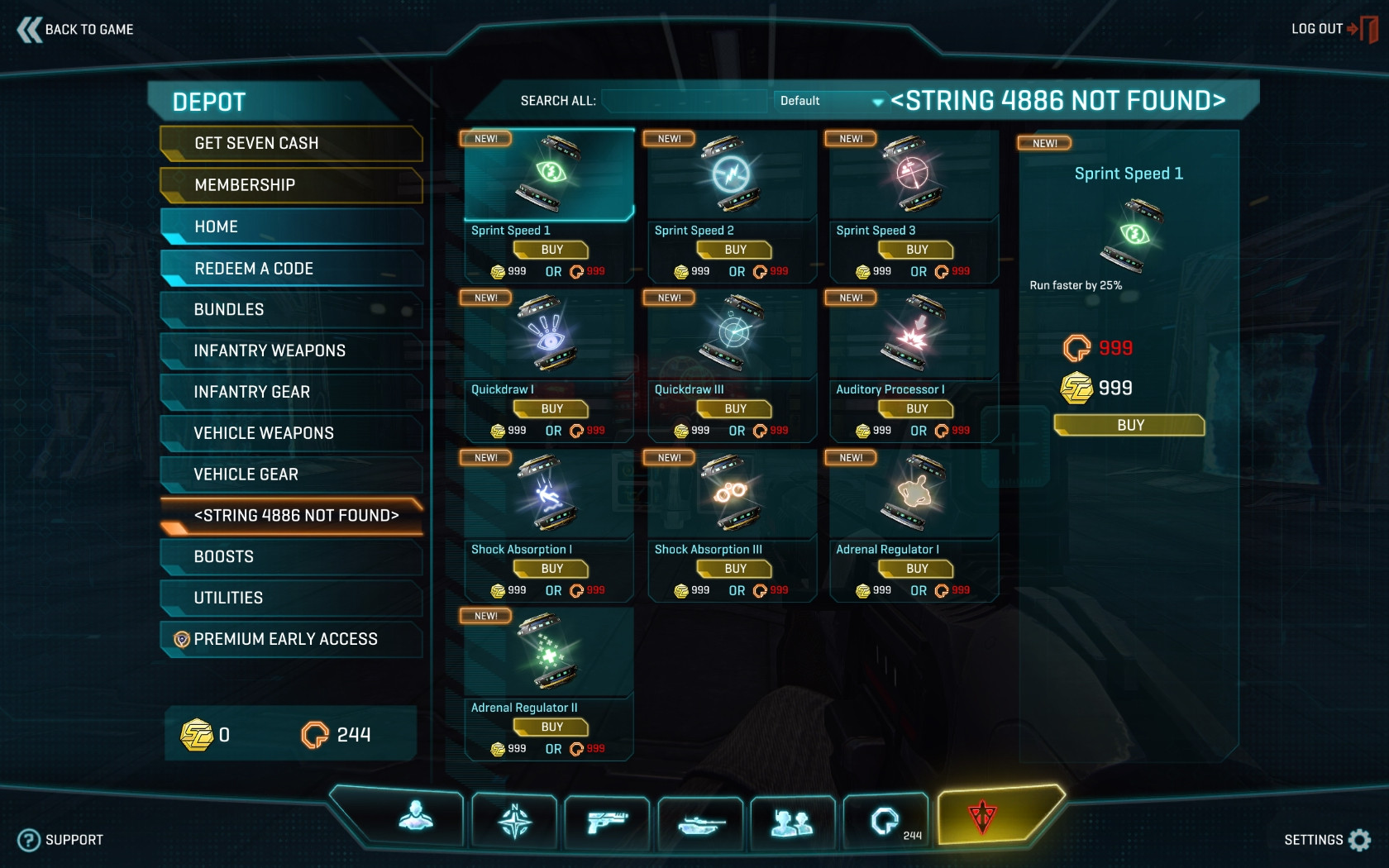
Task: Buy the Quickdraw III implant
Action: click(x=735, y=409)
